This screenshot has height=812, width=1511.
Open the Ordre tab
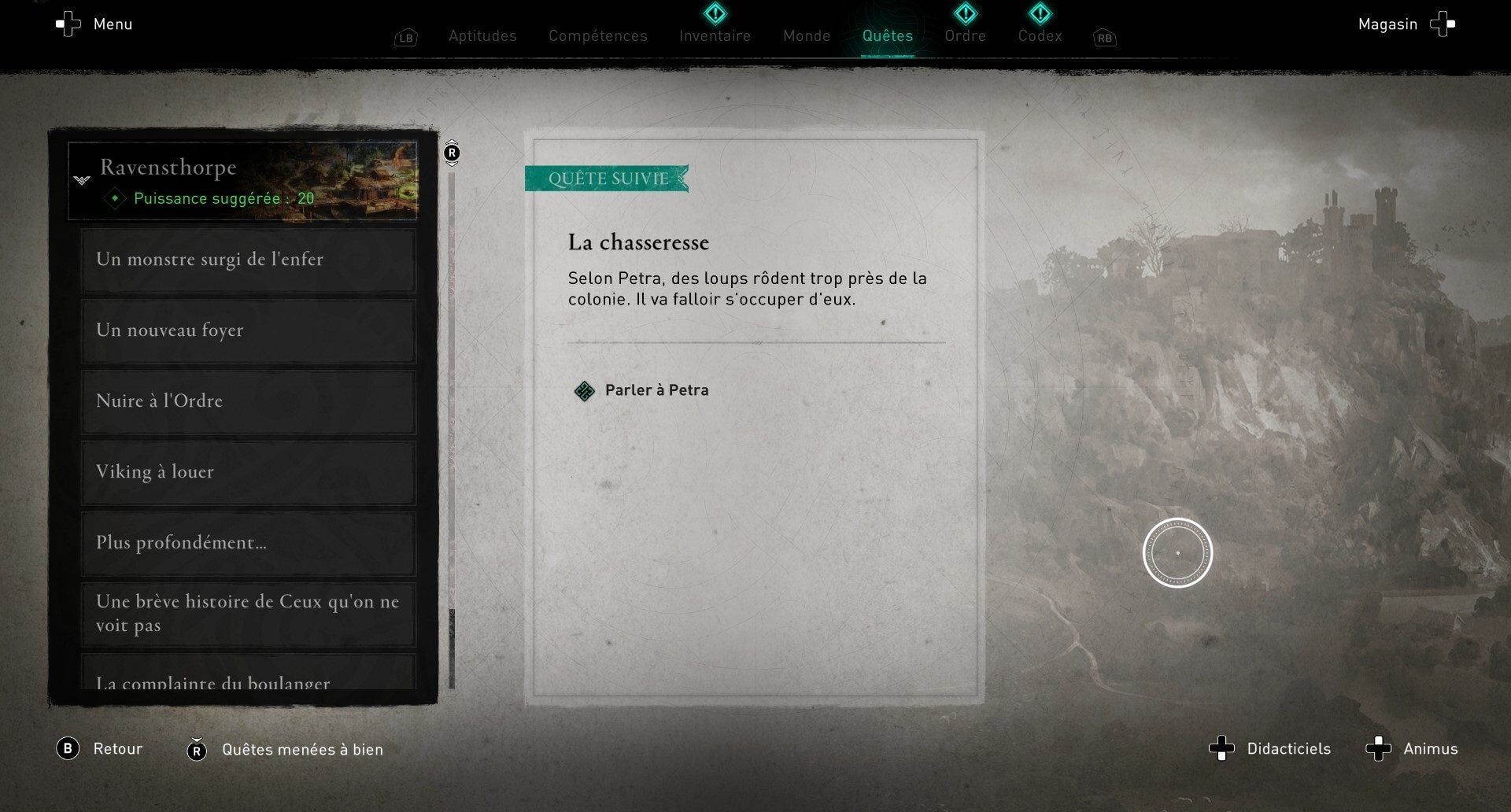[x=965, y=36]
